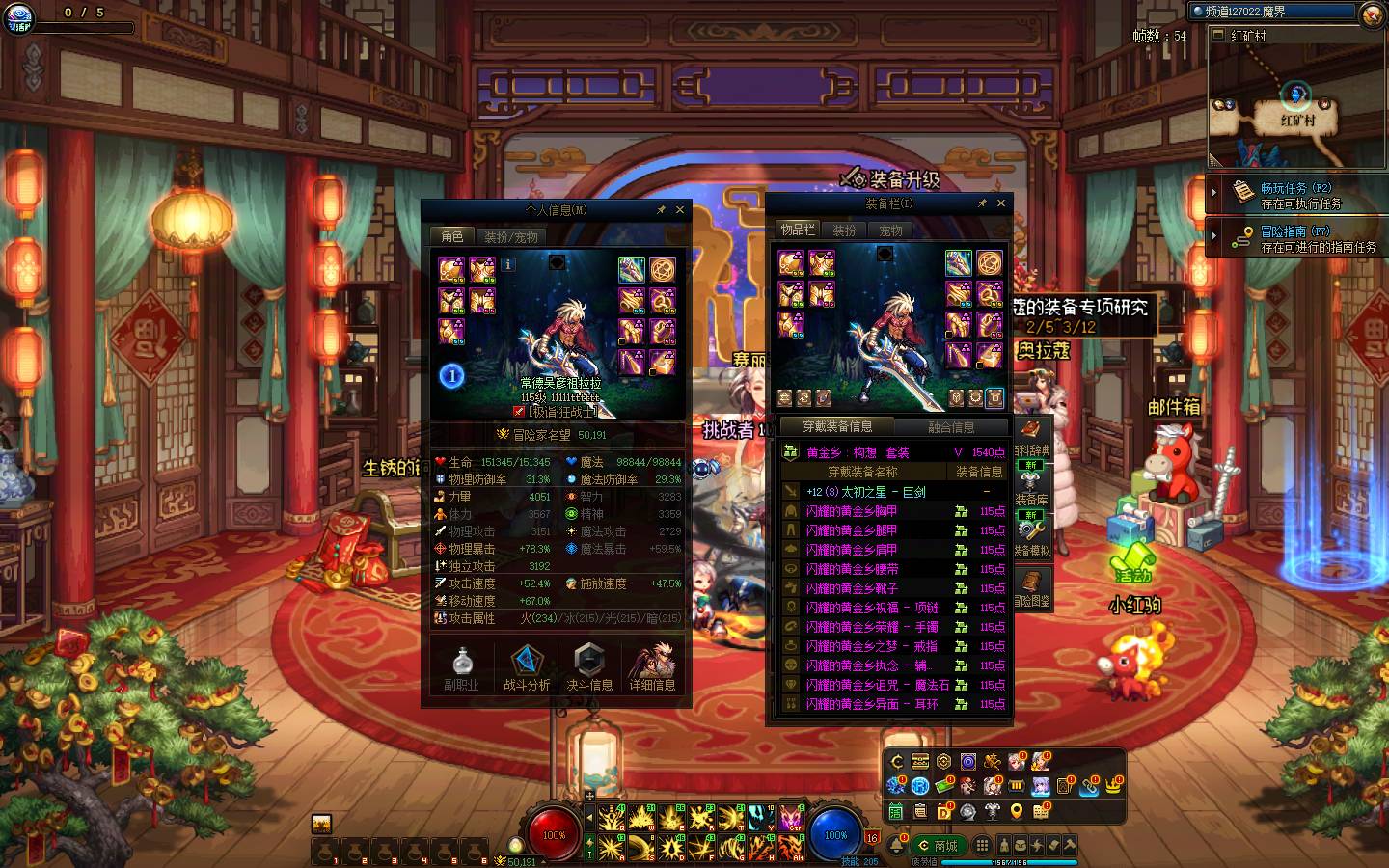The width and height of the screenshot is (1389, 868).
Task: Open the 畅玩任务 quest tracker entry
Action: point(1295,195)
